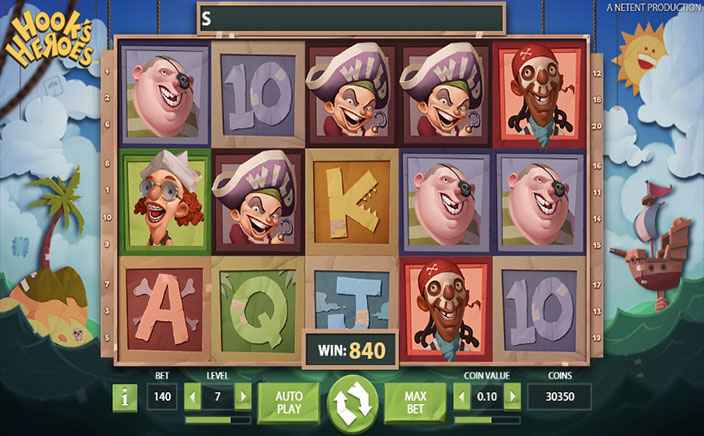Open the paytable info button
Viewport: 704px width, 436px height.
click(x=124, y=398)
